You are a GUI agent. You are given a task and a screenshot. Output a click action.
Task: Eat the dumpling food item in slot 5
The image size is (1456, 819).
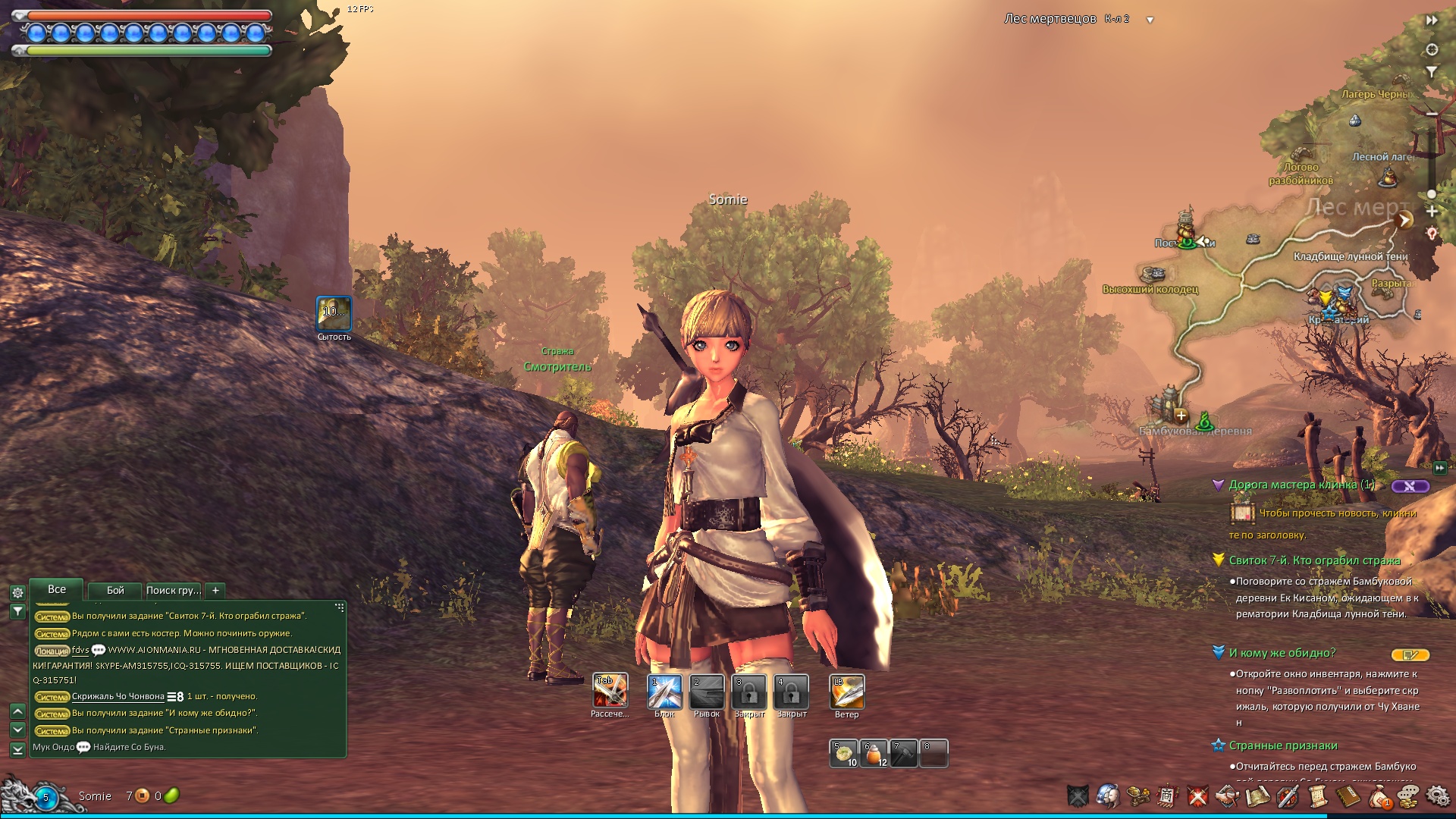843,754
